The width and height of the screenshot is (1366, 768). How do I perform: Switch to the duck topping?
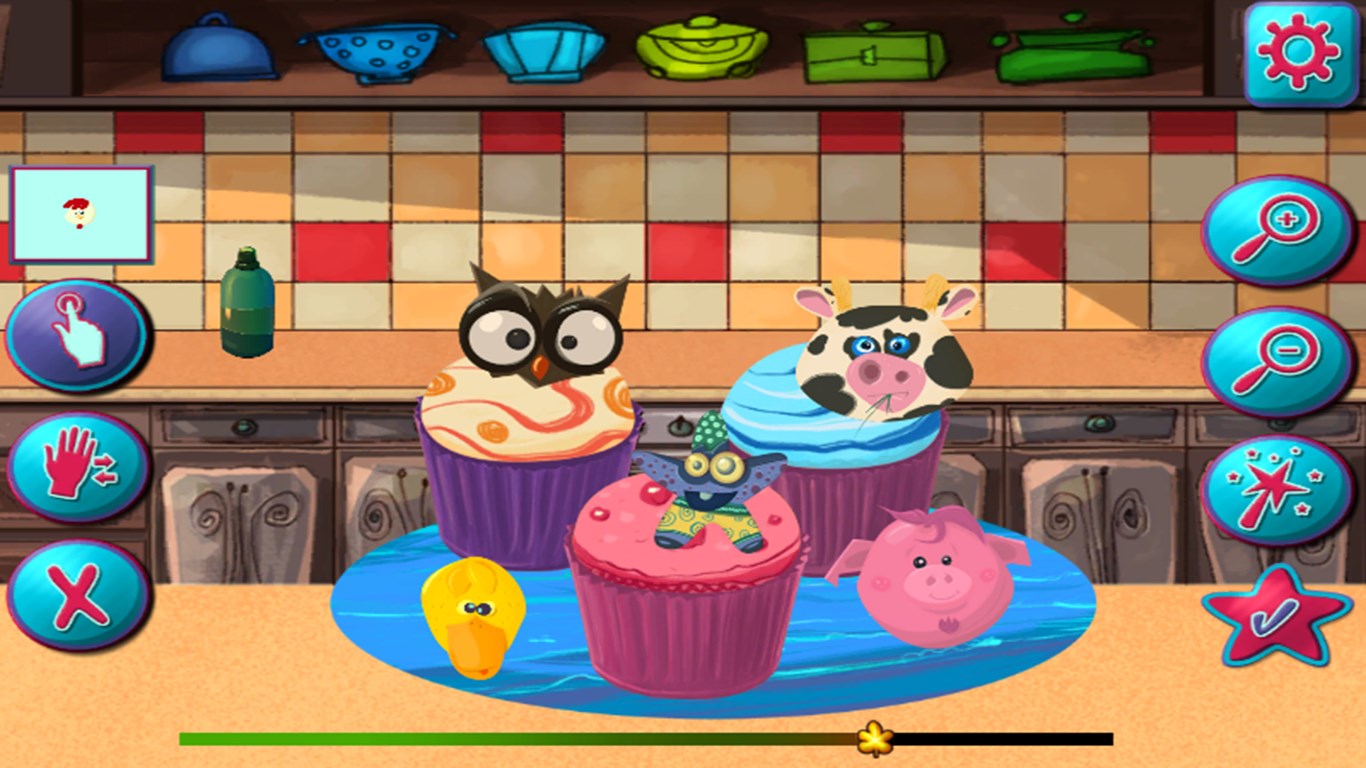[x=477, y=615]
